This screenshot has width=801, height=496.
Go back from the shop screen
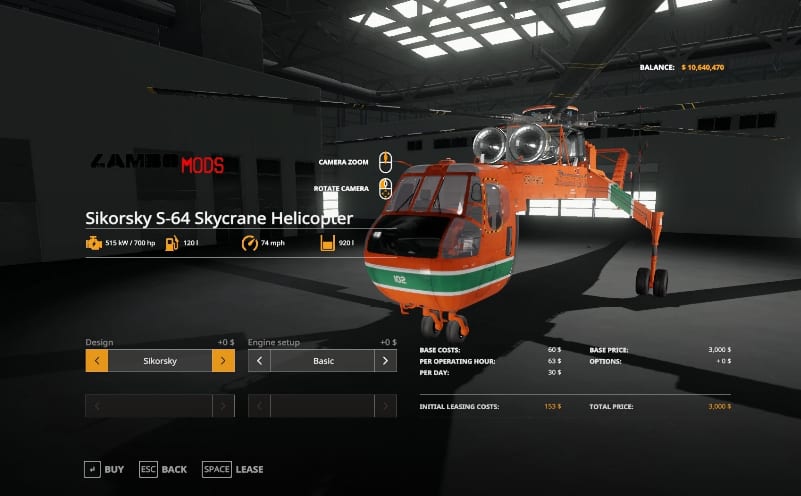[x=163, y=469]
